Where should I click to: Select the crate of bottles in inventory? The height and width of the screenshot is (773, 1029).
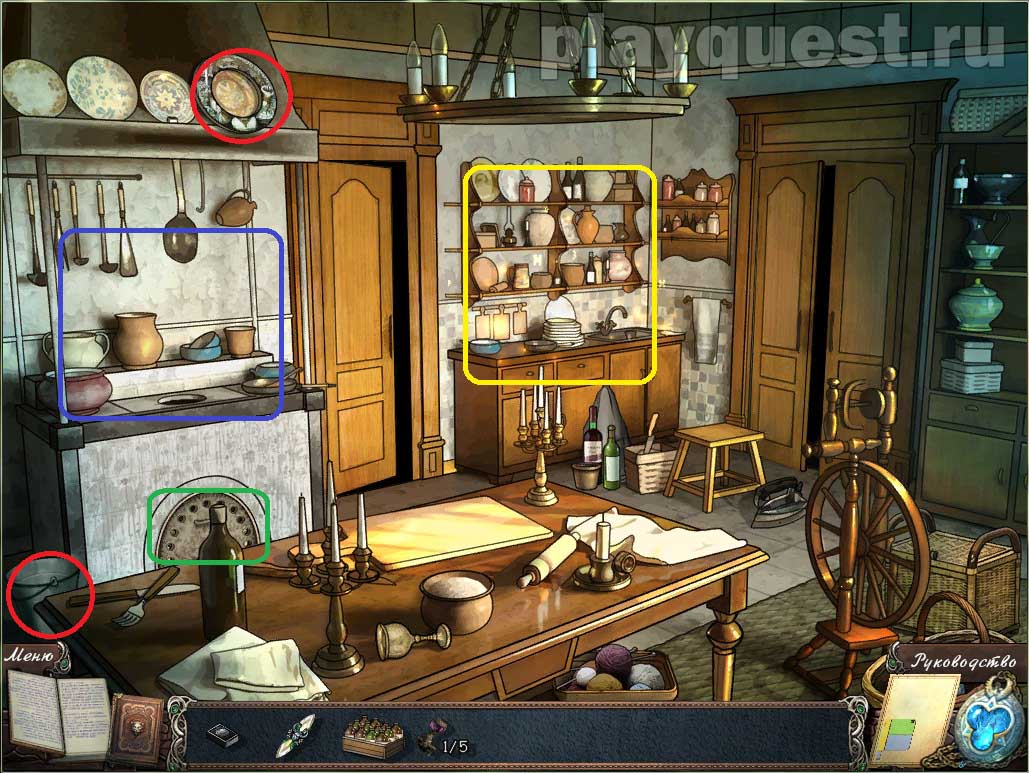pos(373,739)
